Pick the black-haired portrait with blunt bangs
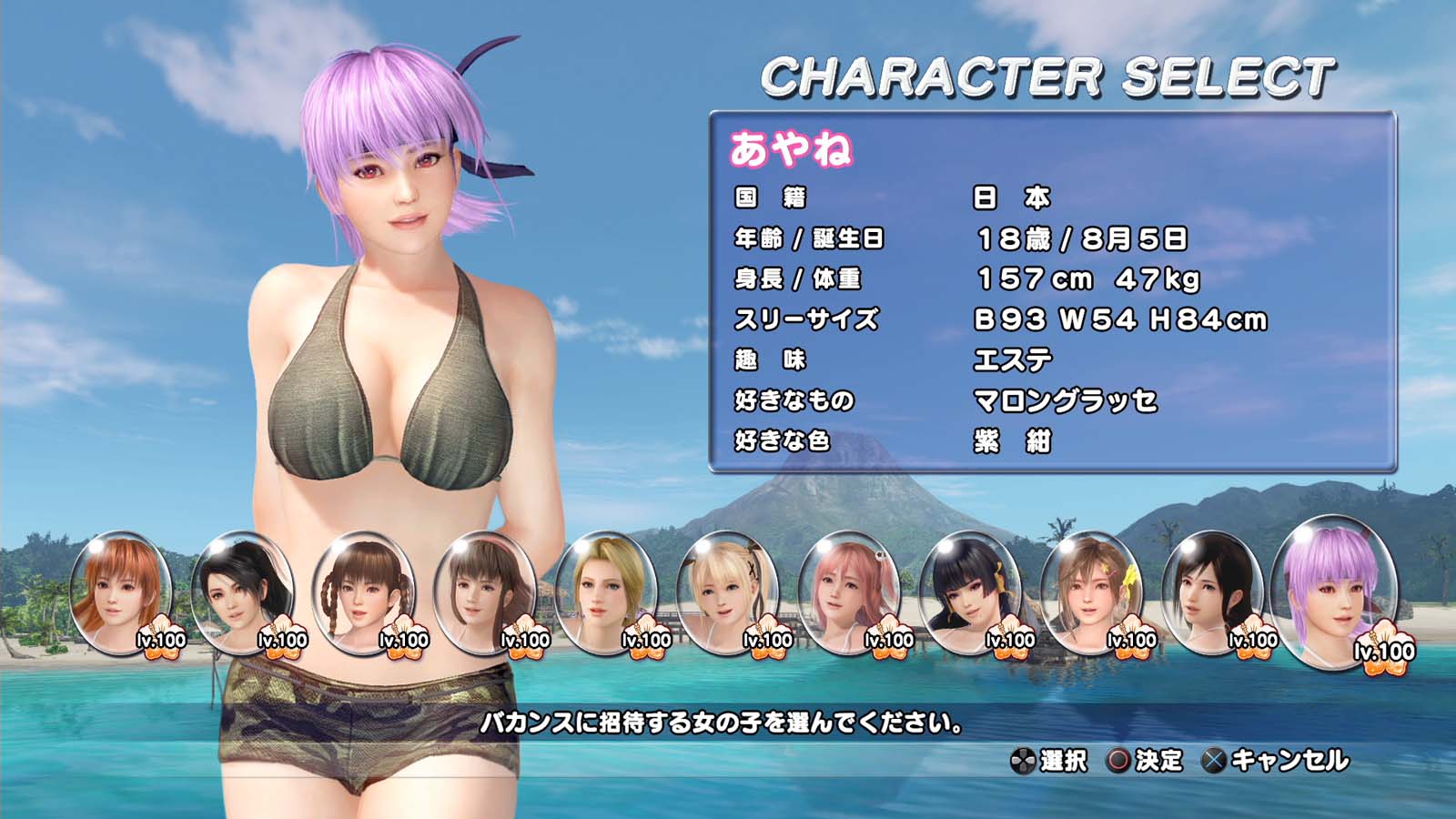The image size is (1456, 819). click(x=970, y=593)
